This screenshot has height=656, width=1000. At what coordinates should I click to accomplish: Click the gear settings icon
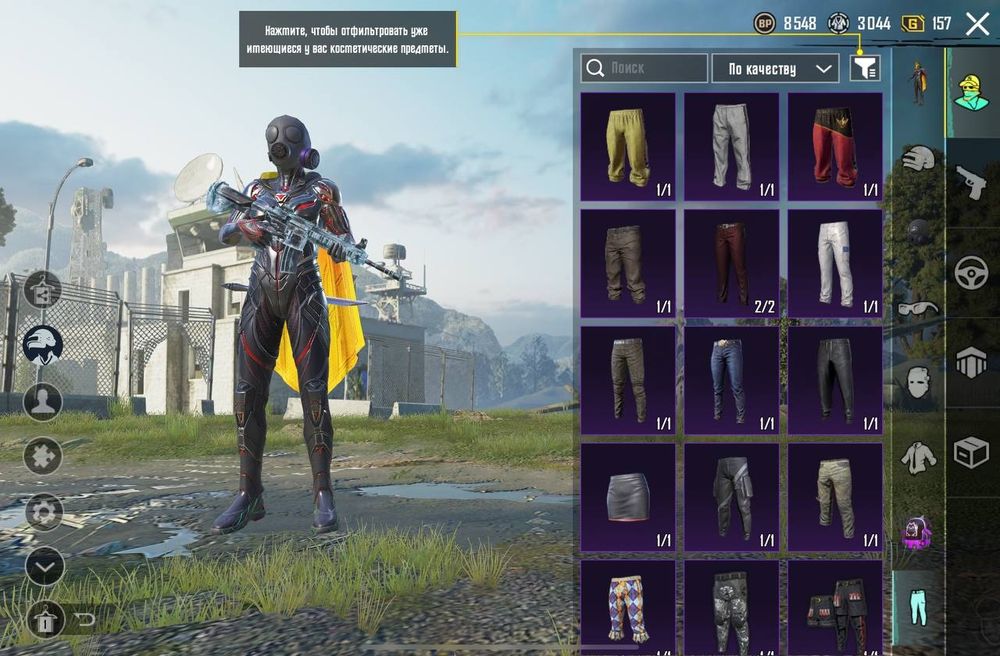tap(43, 511)
